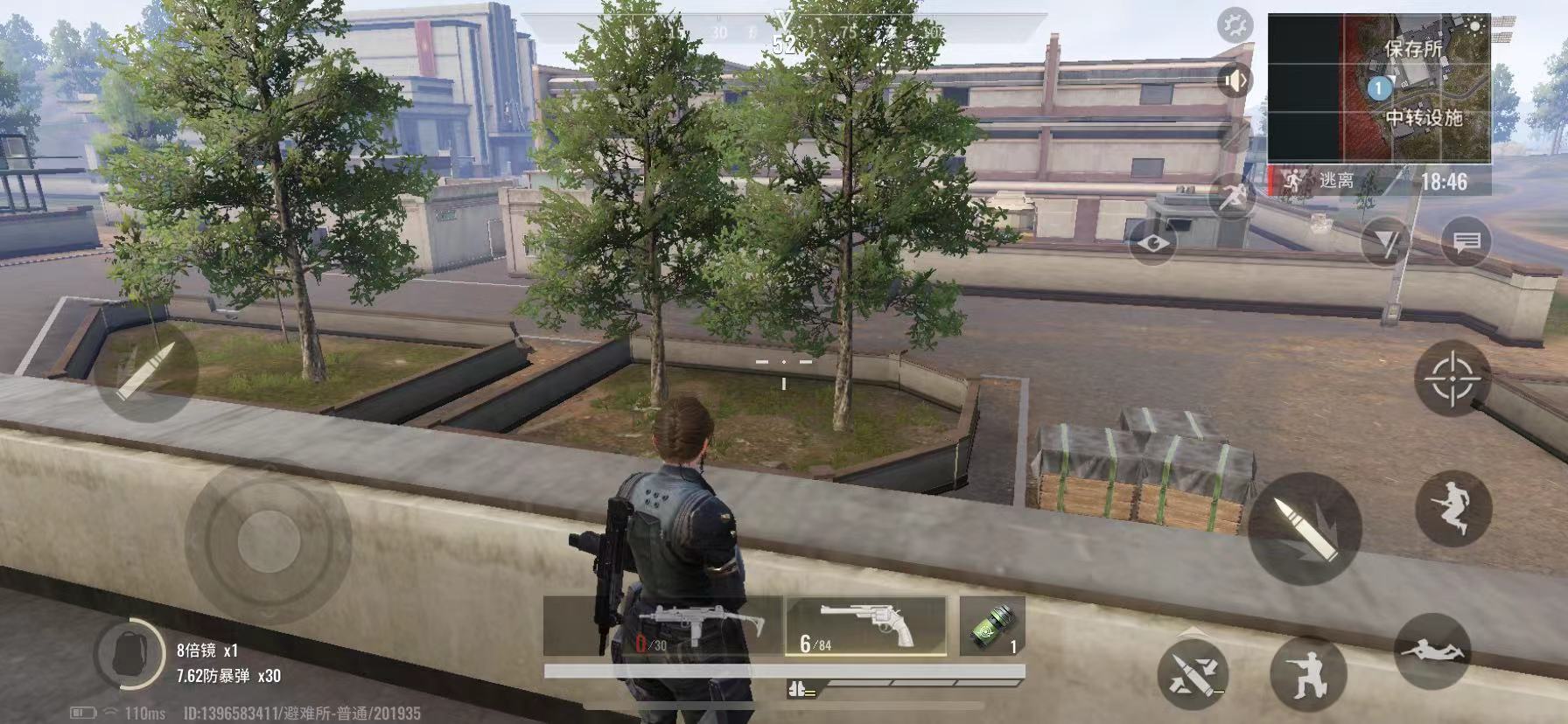Crouch with the kneeling soldier button
Screen dimensions: 1568x724
point(1308,672)
